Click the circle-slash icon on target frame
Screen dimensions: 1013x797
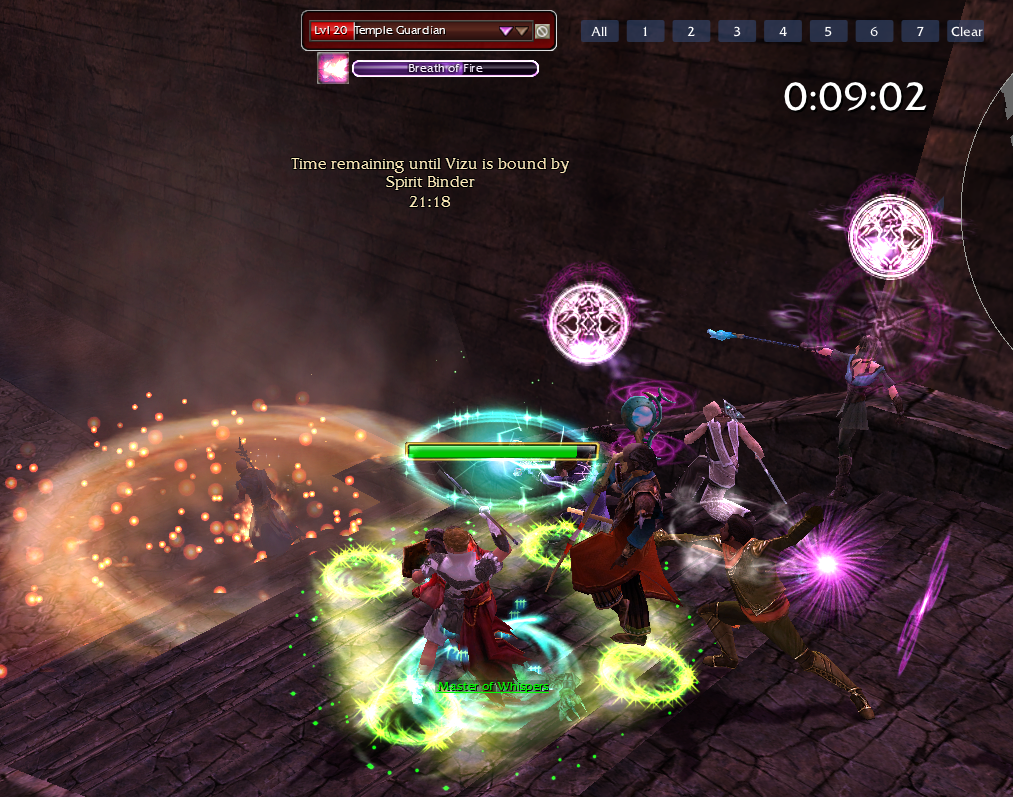point(542,31)
